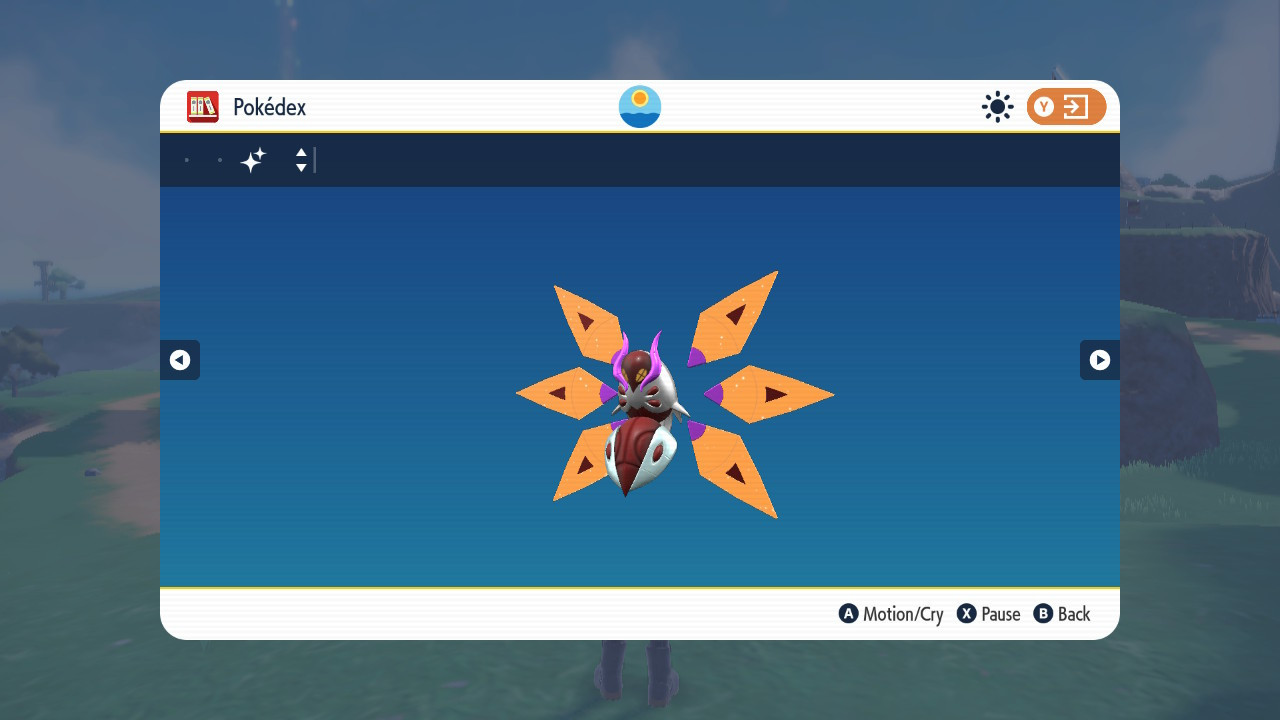The width and height of the screenshot is (1280, 720).
Task: Select the sun weather icon in the center
Action: (639, 106)
